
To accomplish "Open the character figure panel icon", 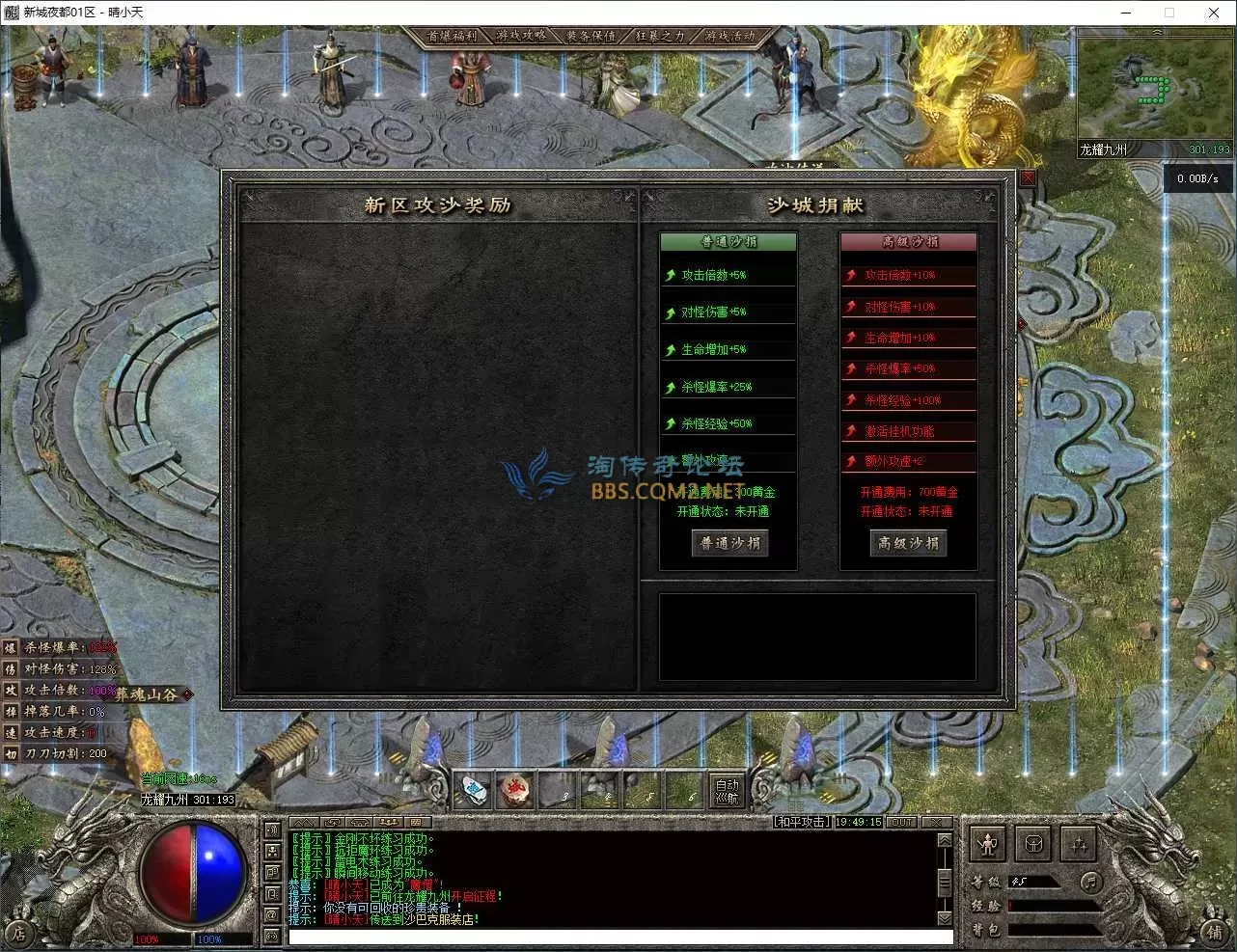I will click(987, 845).
